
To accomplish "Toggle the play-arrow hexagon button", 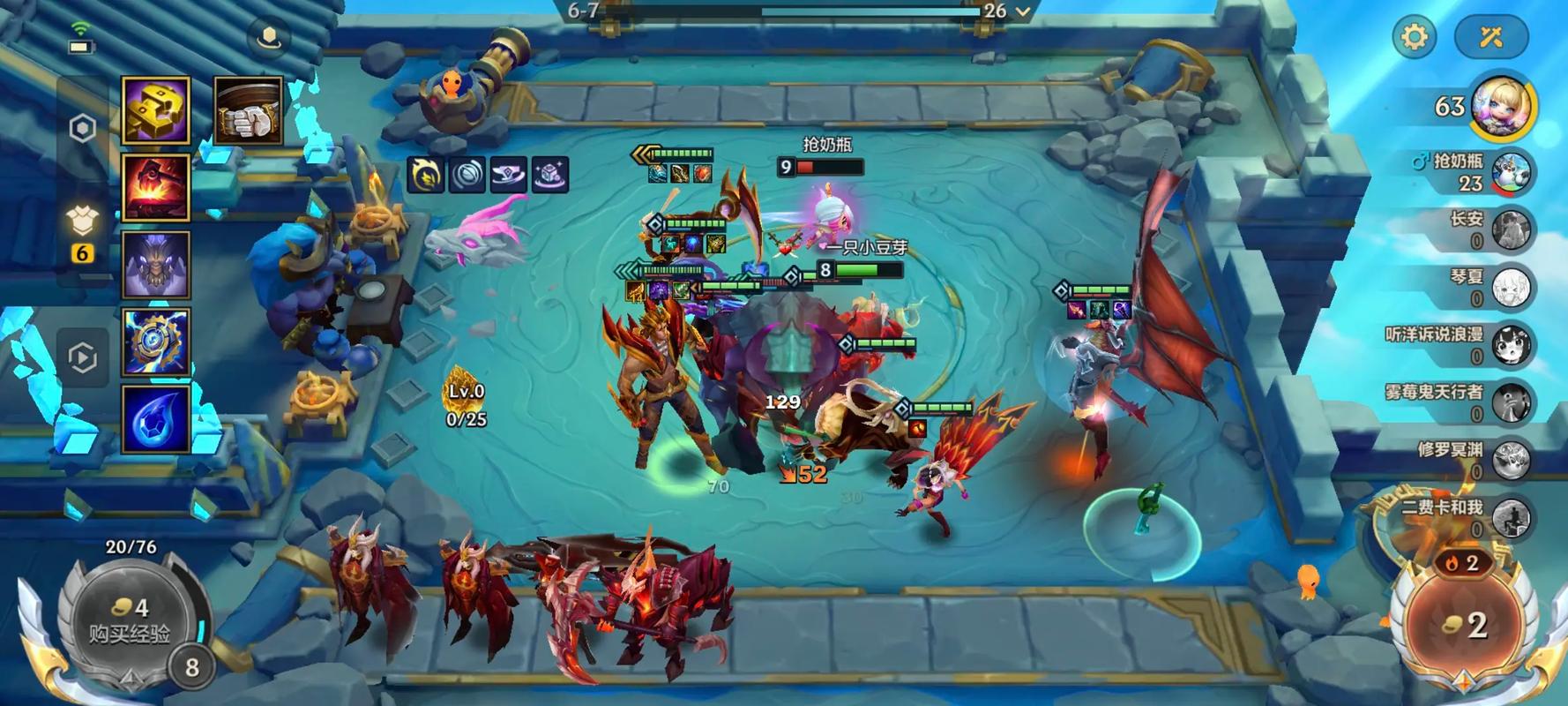I will point(83,357).
